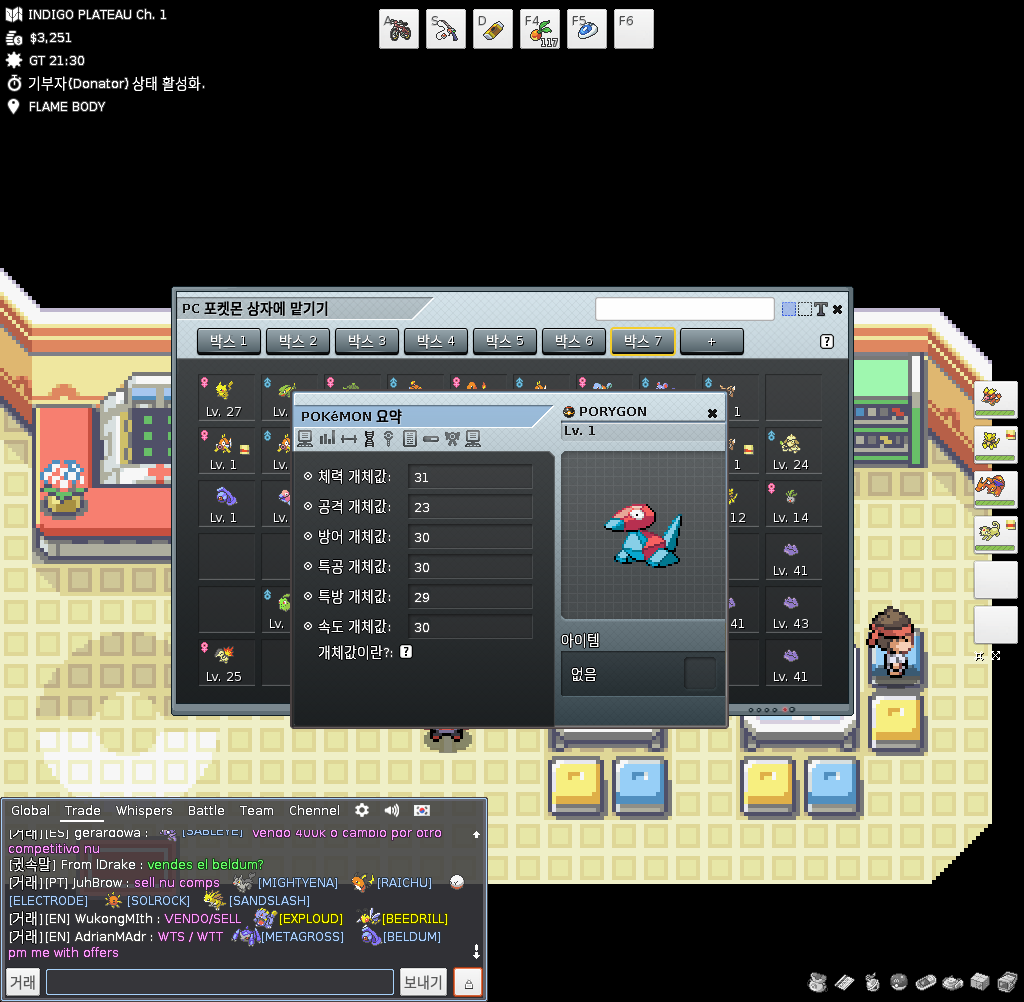Open the Global chat tab

click(x=31, y=811)
